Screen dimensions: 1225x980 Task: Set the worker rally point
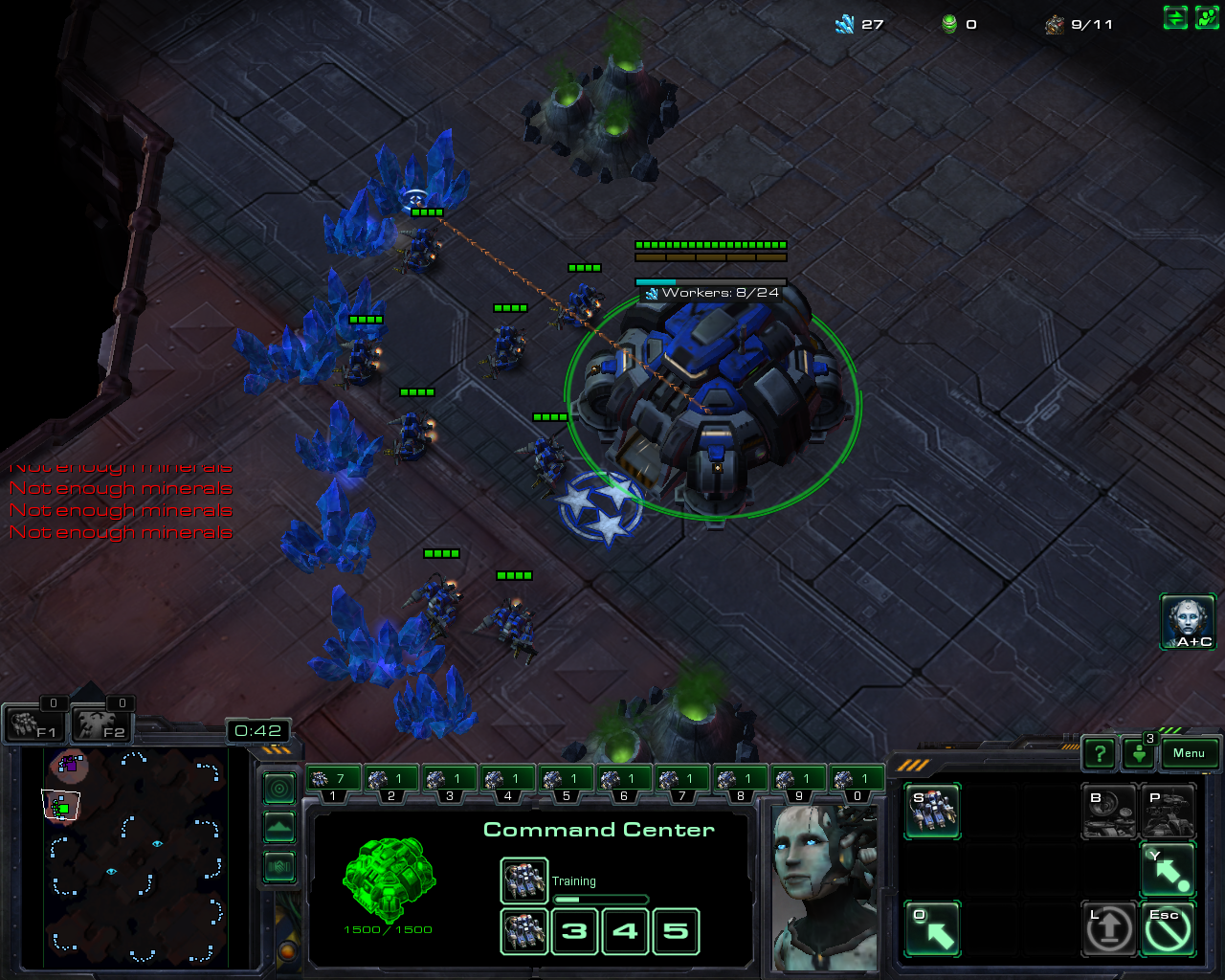click(1168, 869)
